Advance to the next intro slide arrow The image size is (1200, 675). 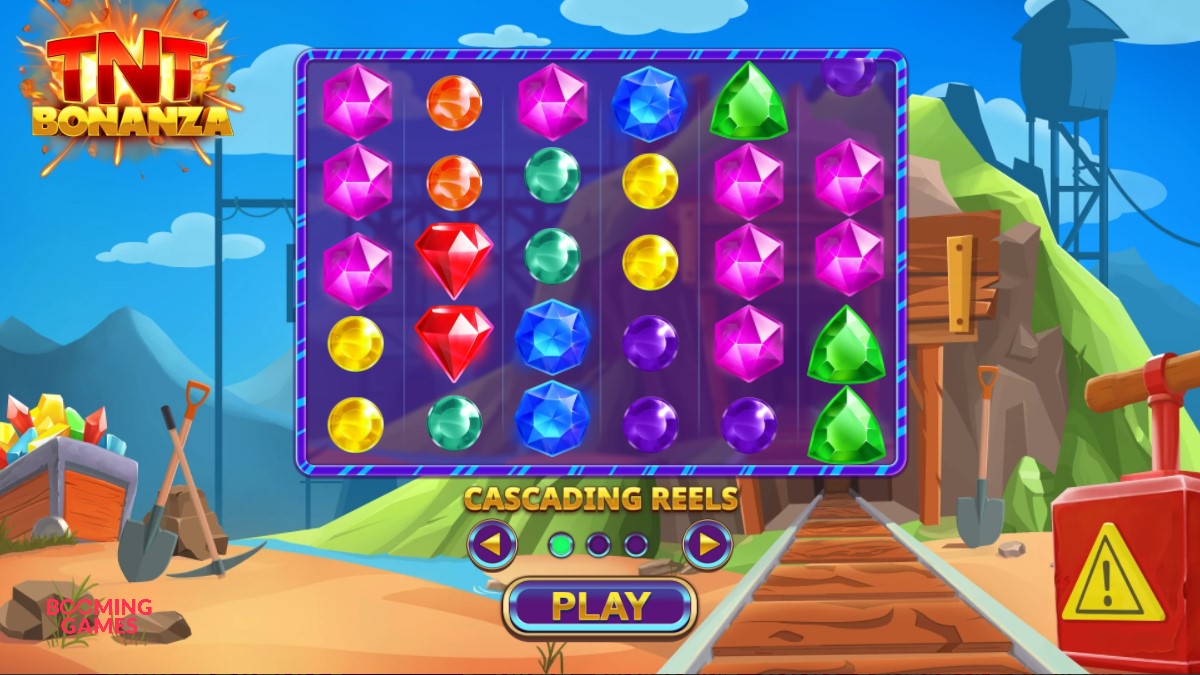point(707,545)
